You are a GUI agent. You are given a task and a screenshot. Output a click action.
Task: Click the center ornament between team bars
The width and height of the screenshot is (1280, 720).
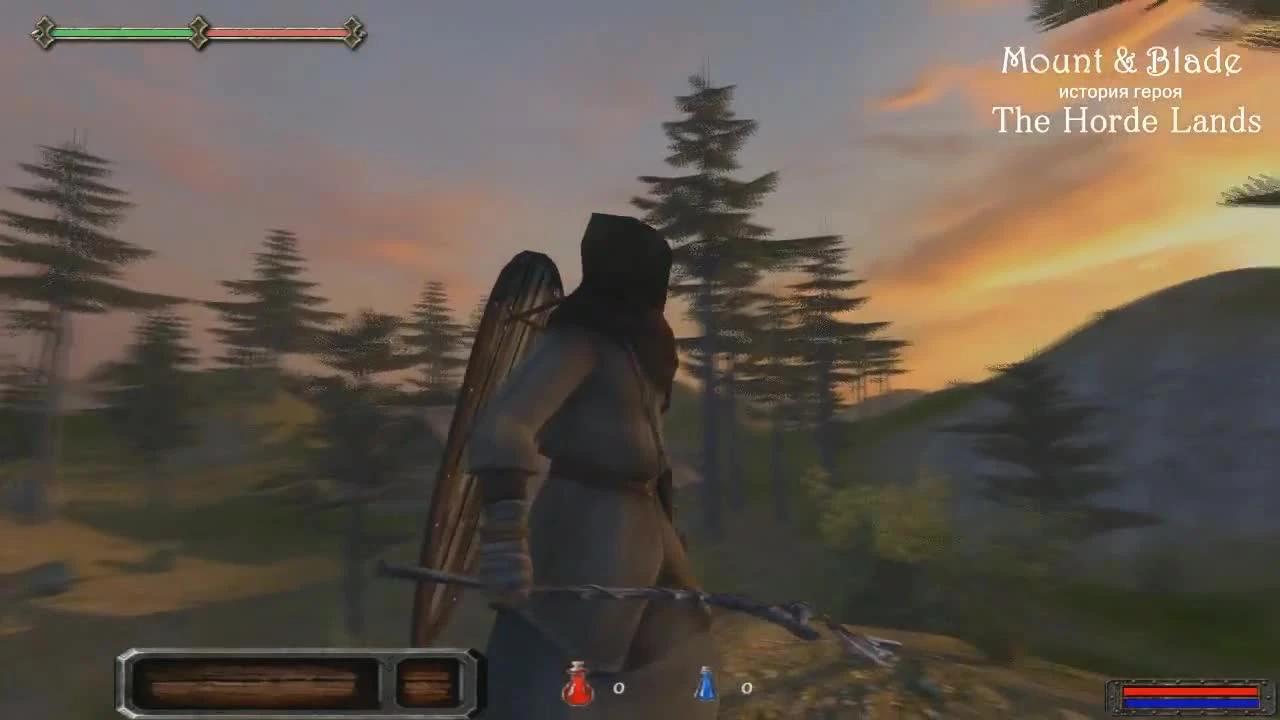coord(199,30)
